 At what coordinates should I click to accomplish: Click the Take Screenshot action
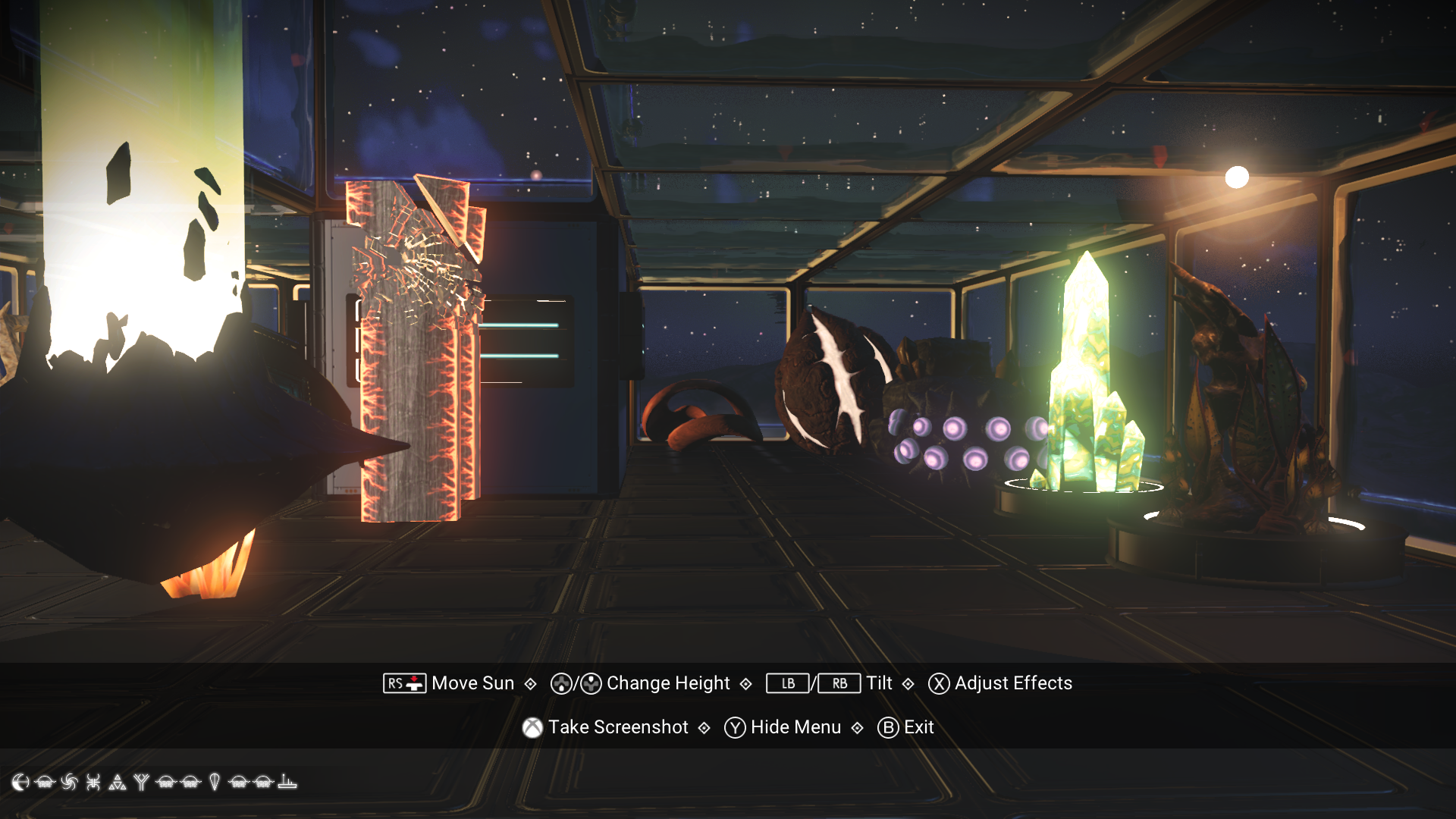(x=619, y=726)
